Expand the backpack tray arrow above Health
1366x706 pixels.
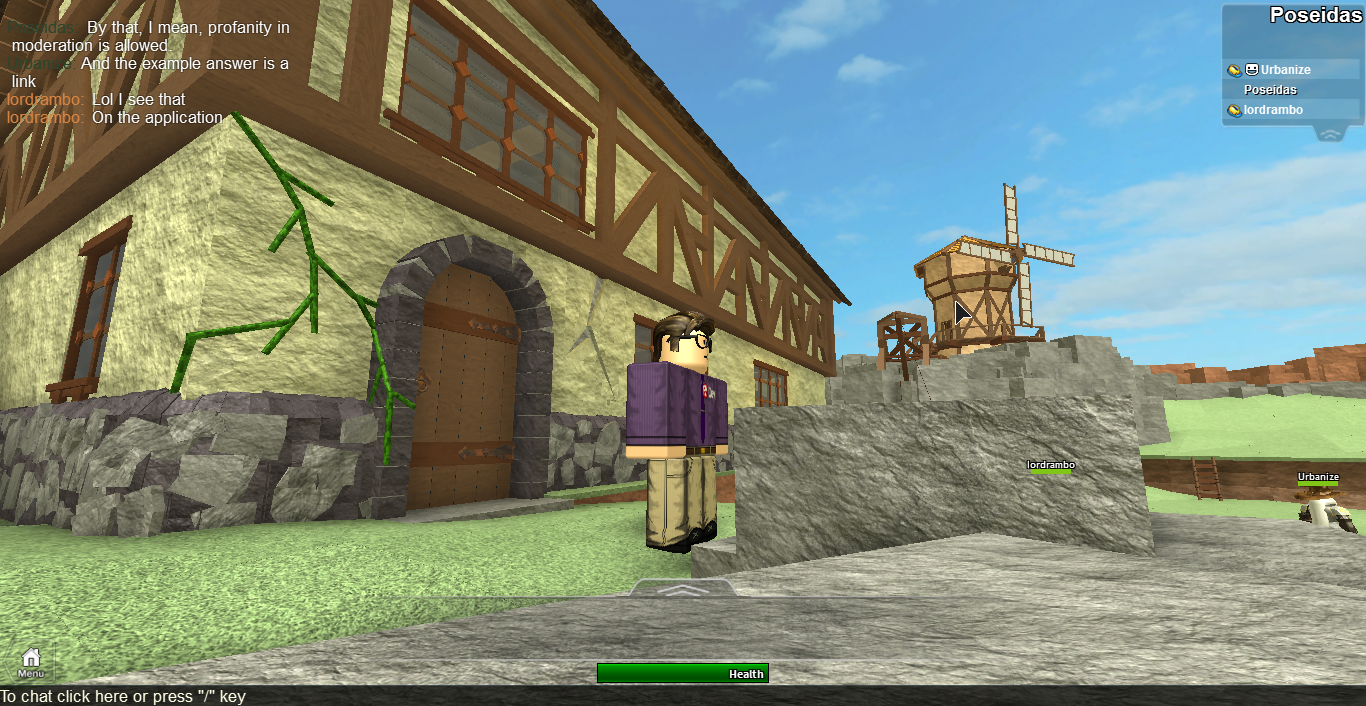click(x=682, y=590)
